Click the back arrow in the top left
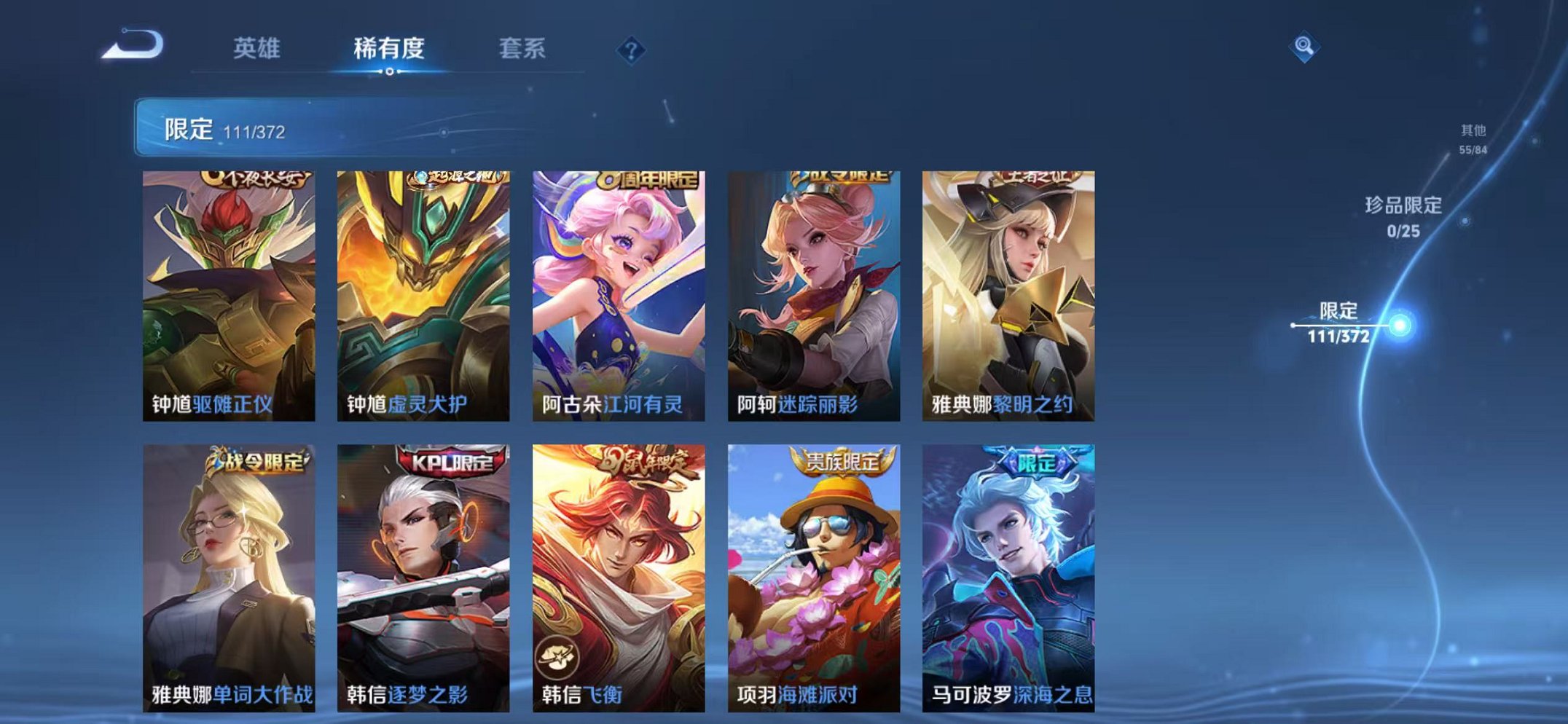Image resolution: width=1568 pixels, height=724 pixels. click(135, 47)
